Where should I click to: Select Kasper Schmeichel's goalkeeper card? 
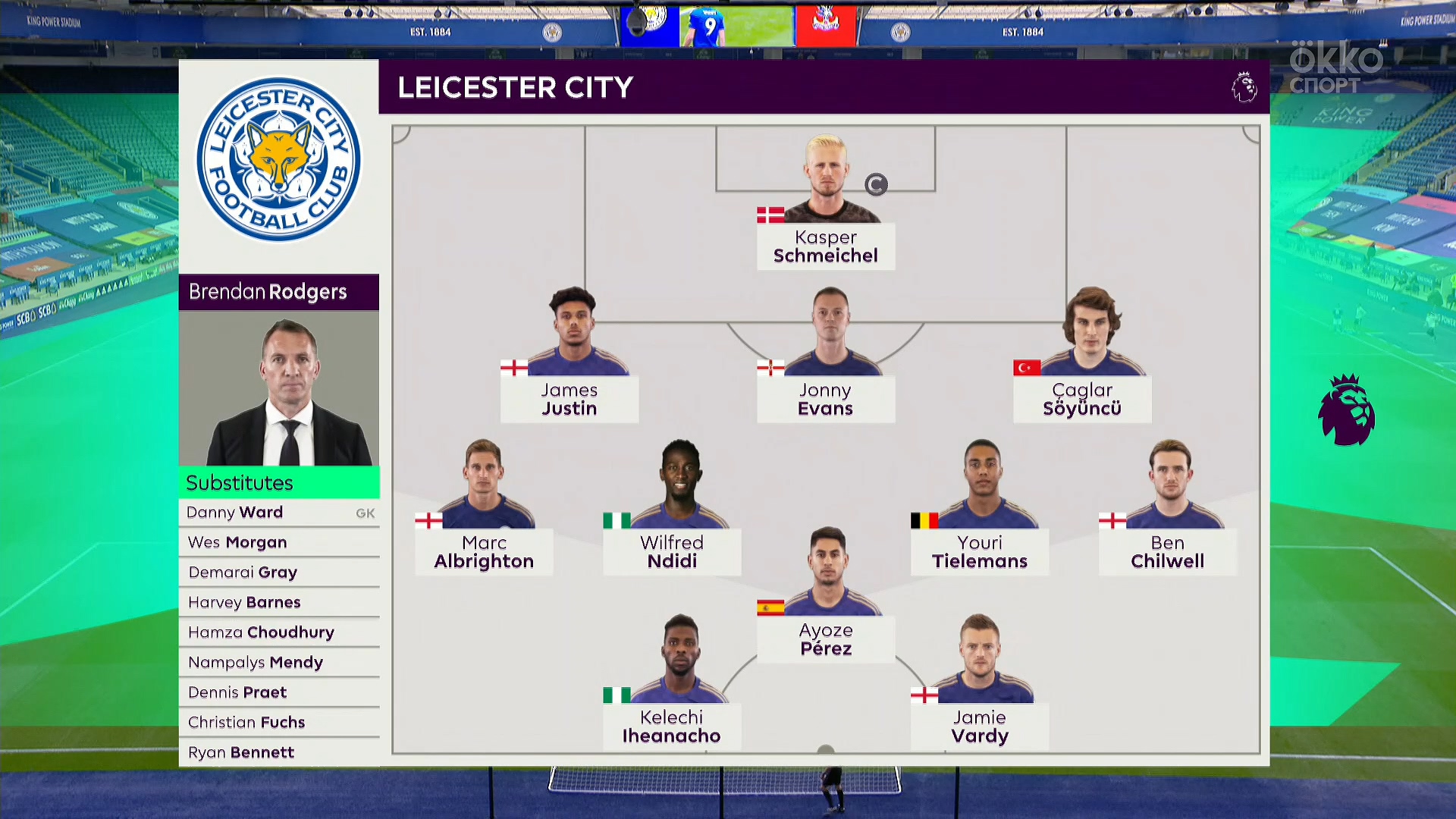point(826,246)
